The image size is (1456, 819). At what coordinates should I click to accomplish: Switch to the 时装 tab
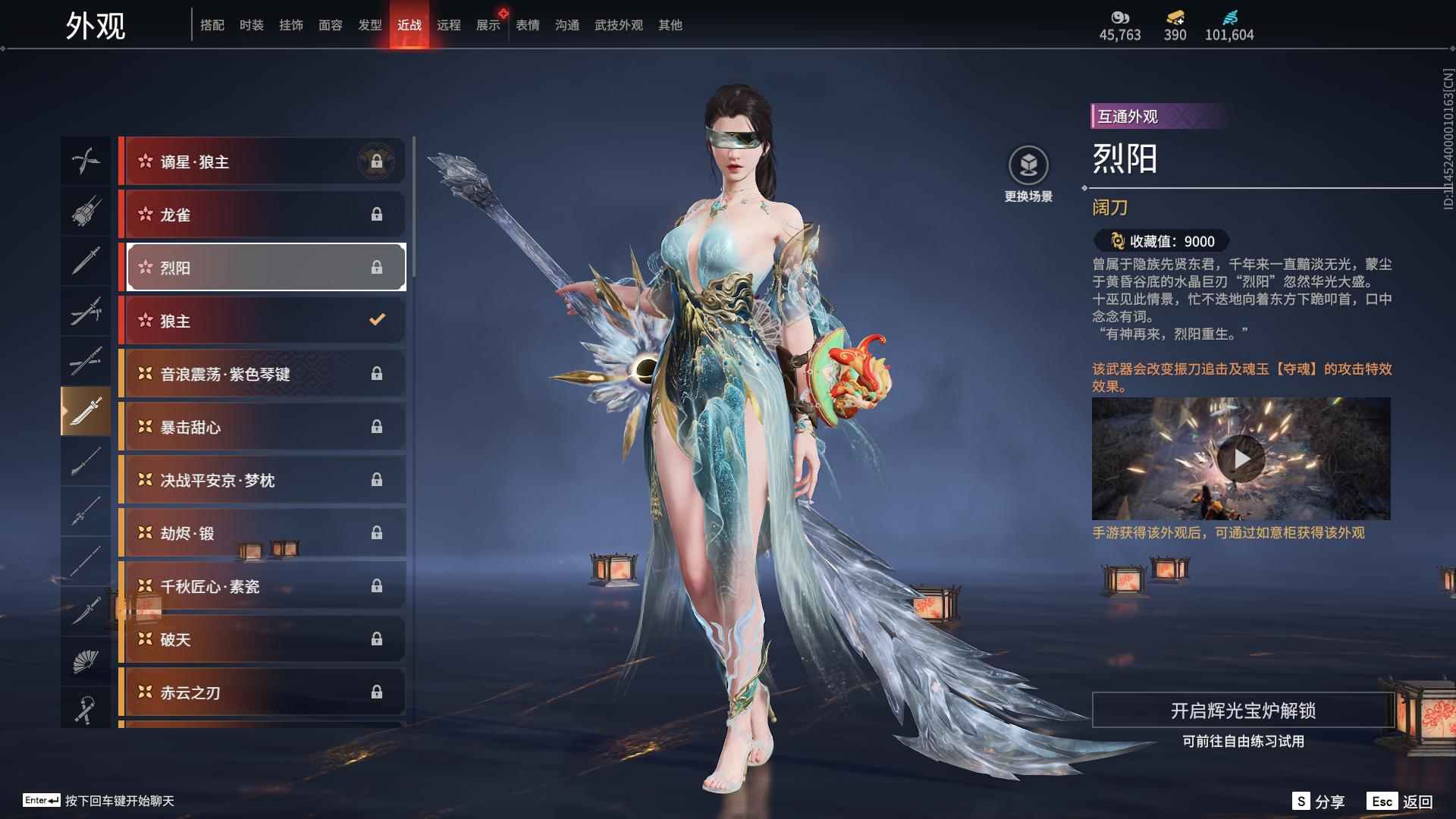pyautogui.click(x=250, y=24)
